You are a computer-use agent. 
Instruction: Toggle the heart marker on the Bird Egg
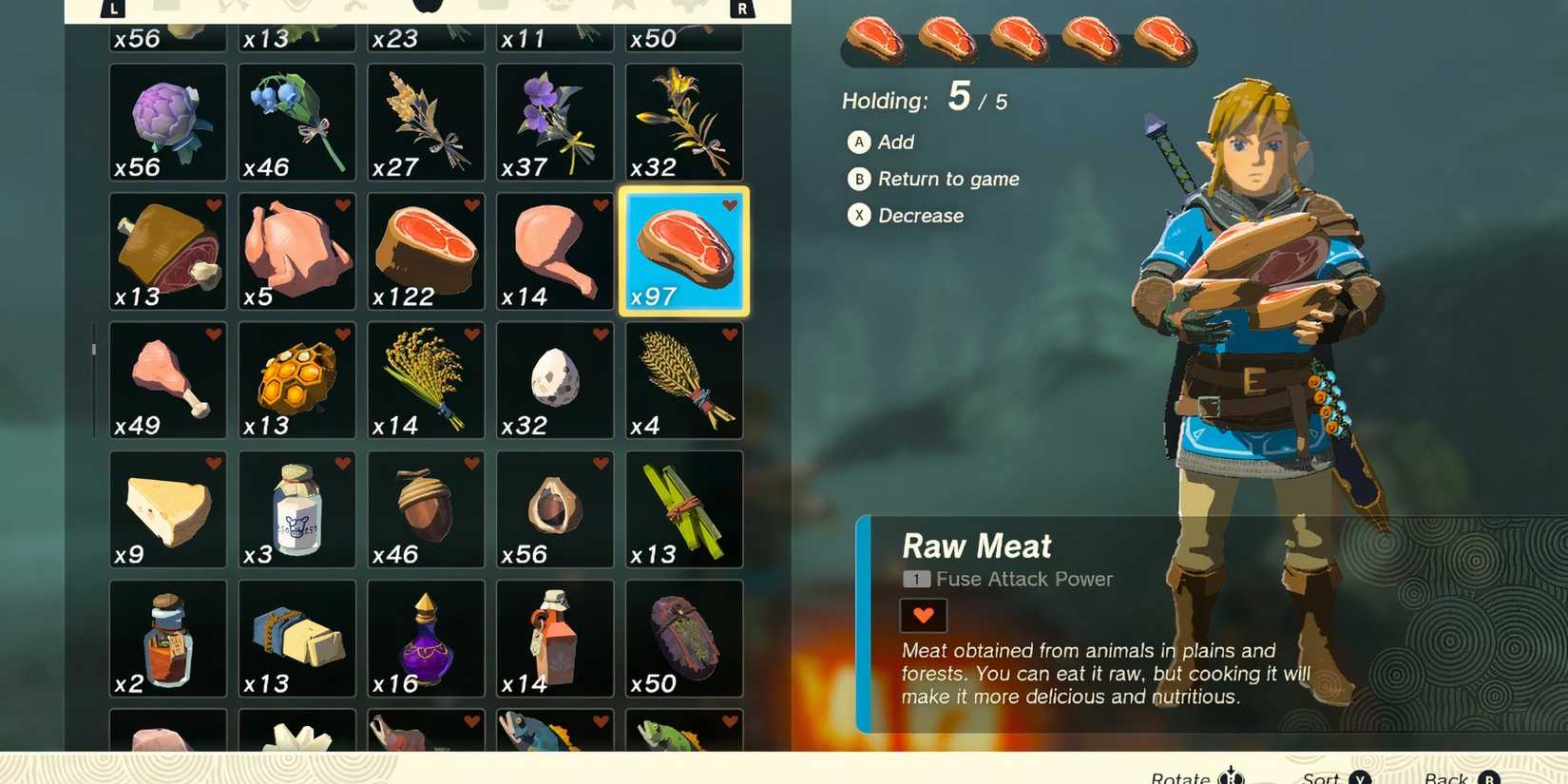coord(601,334)
